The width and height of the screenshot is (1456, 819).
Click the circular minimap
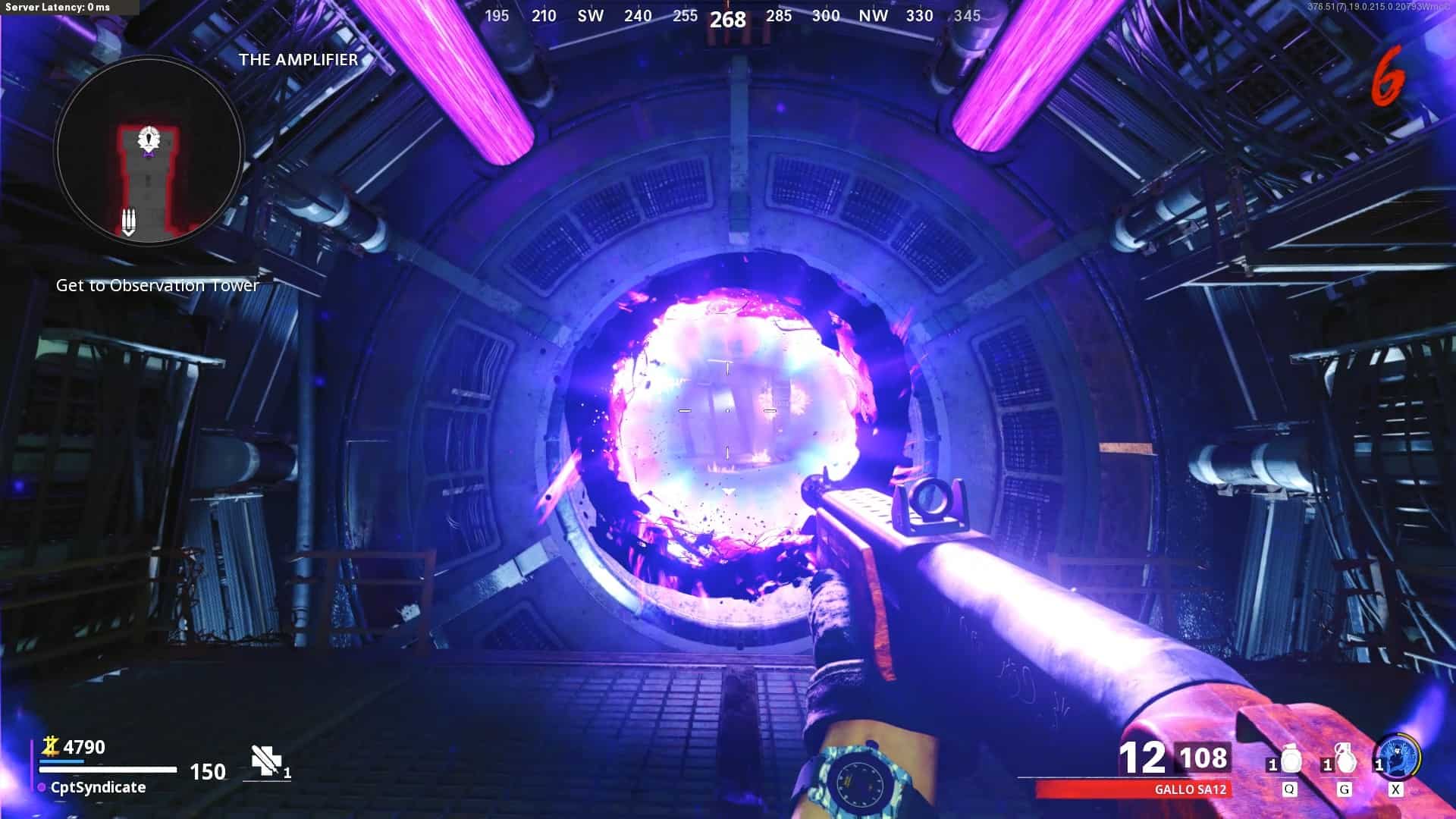(x=149, y=149)
